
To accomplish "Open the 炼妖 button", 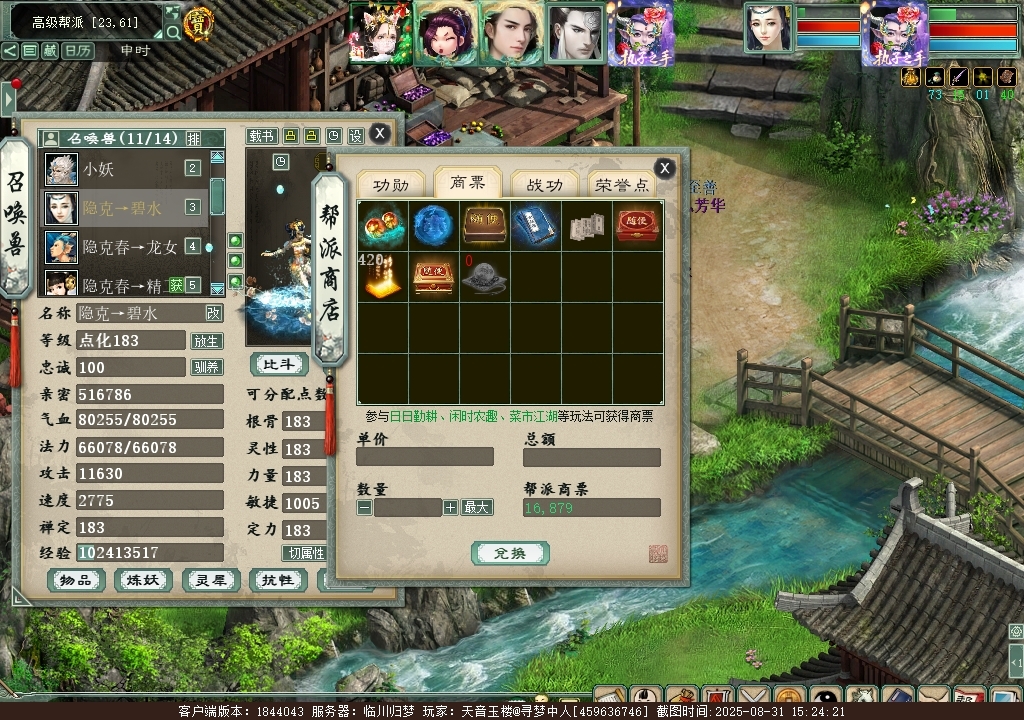I will 143,580.
